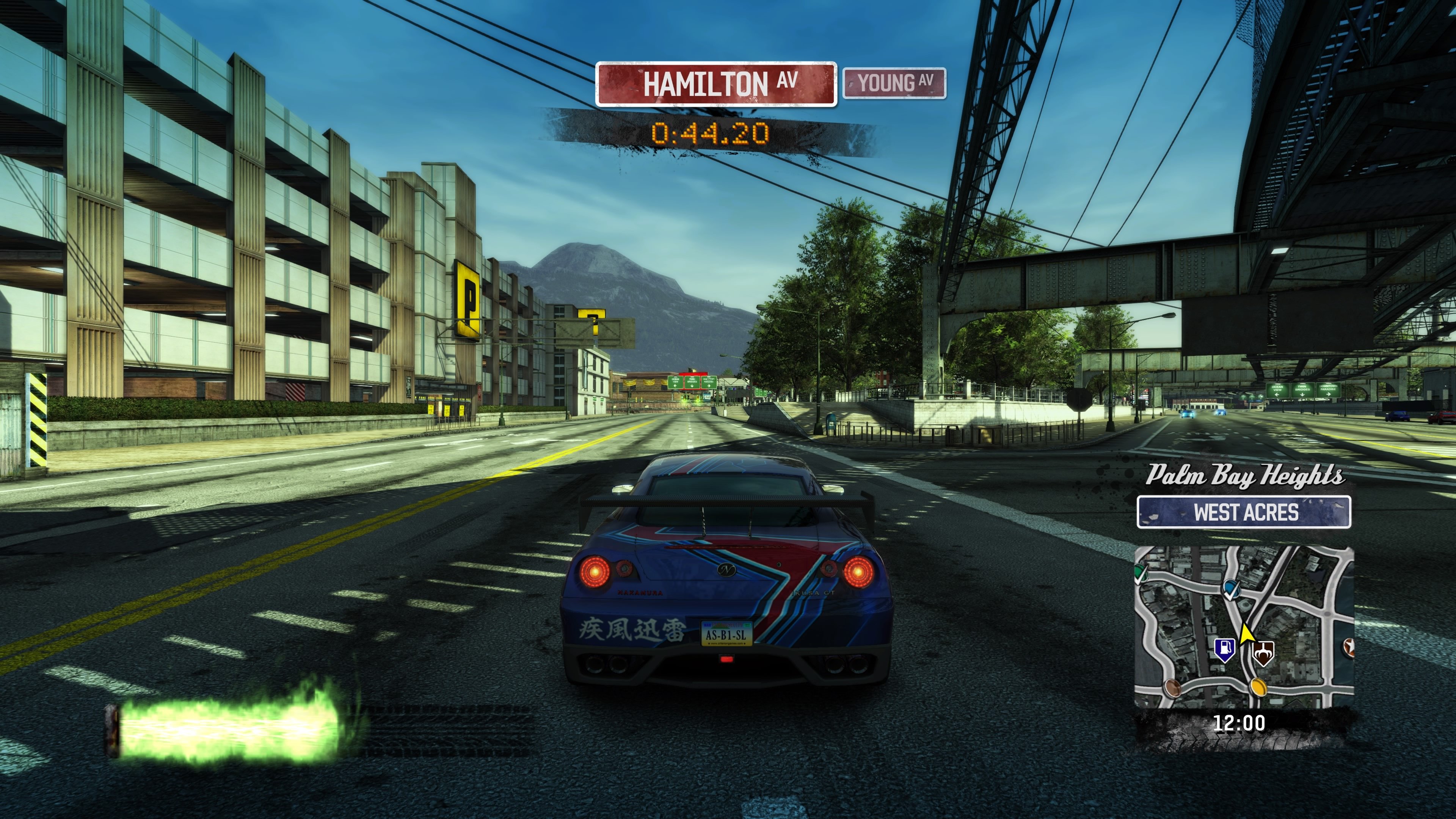Click the yellow player arrow on minimap
Image resolution: width=1456 pixels, height=819 pixels.
(x=1247, y=634)
